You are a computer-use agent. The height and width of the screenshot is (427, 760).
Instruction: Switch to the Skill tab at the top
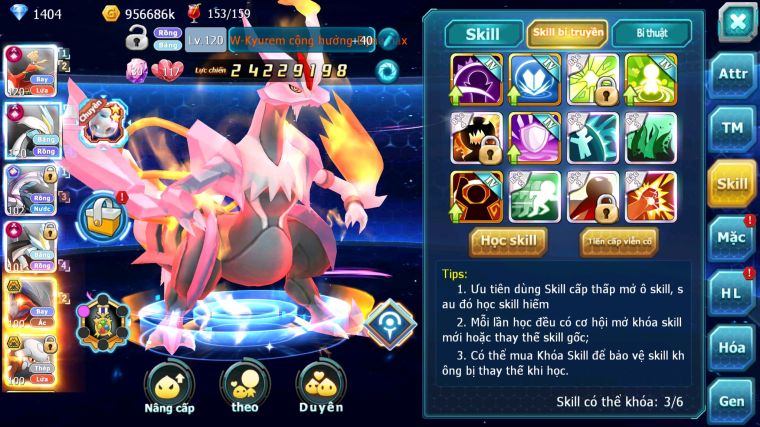[x=484, y=33]
